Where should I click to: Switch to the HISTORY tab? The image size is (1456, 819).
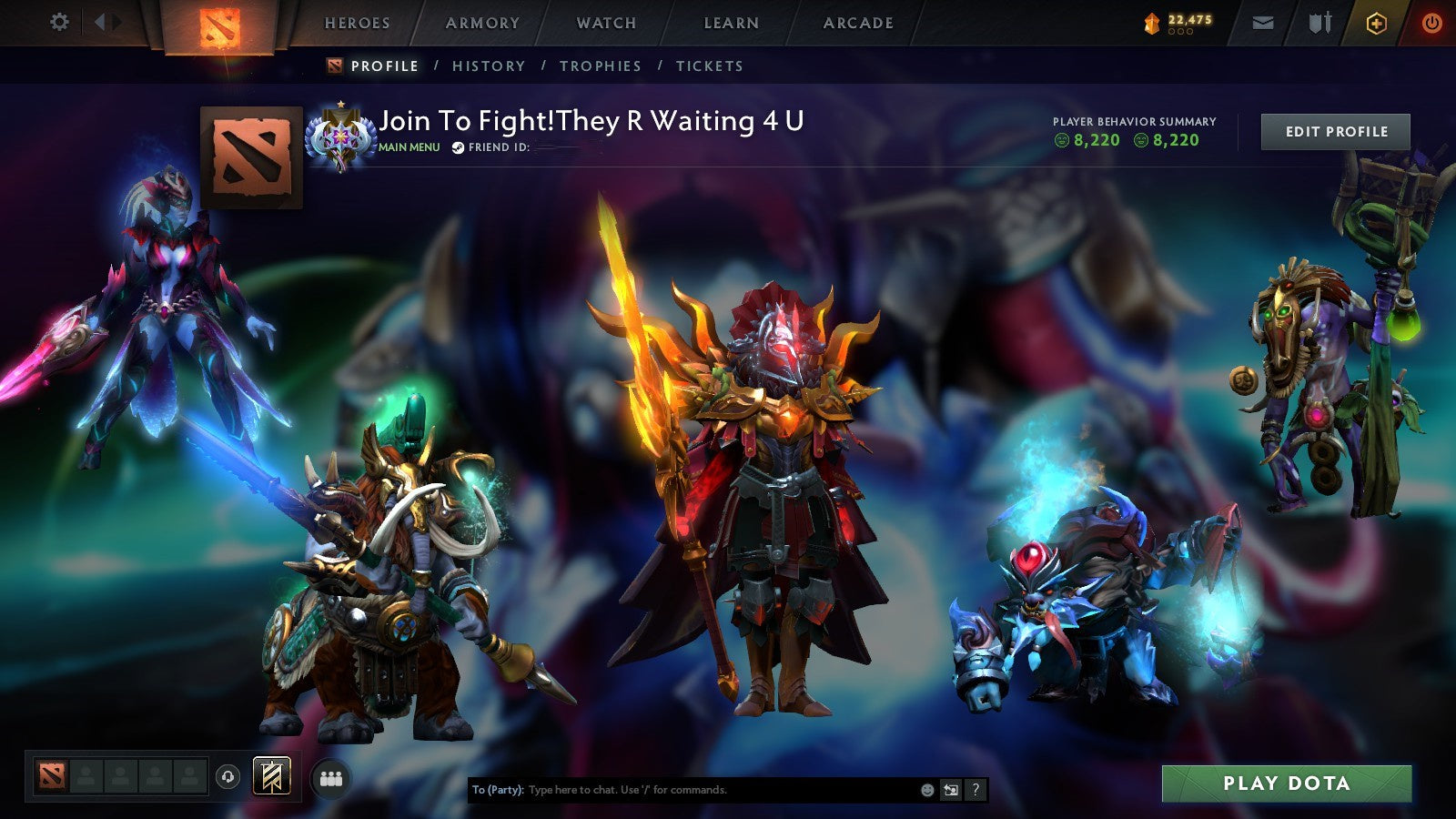pos(490,66)
